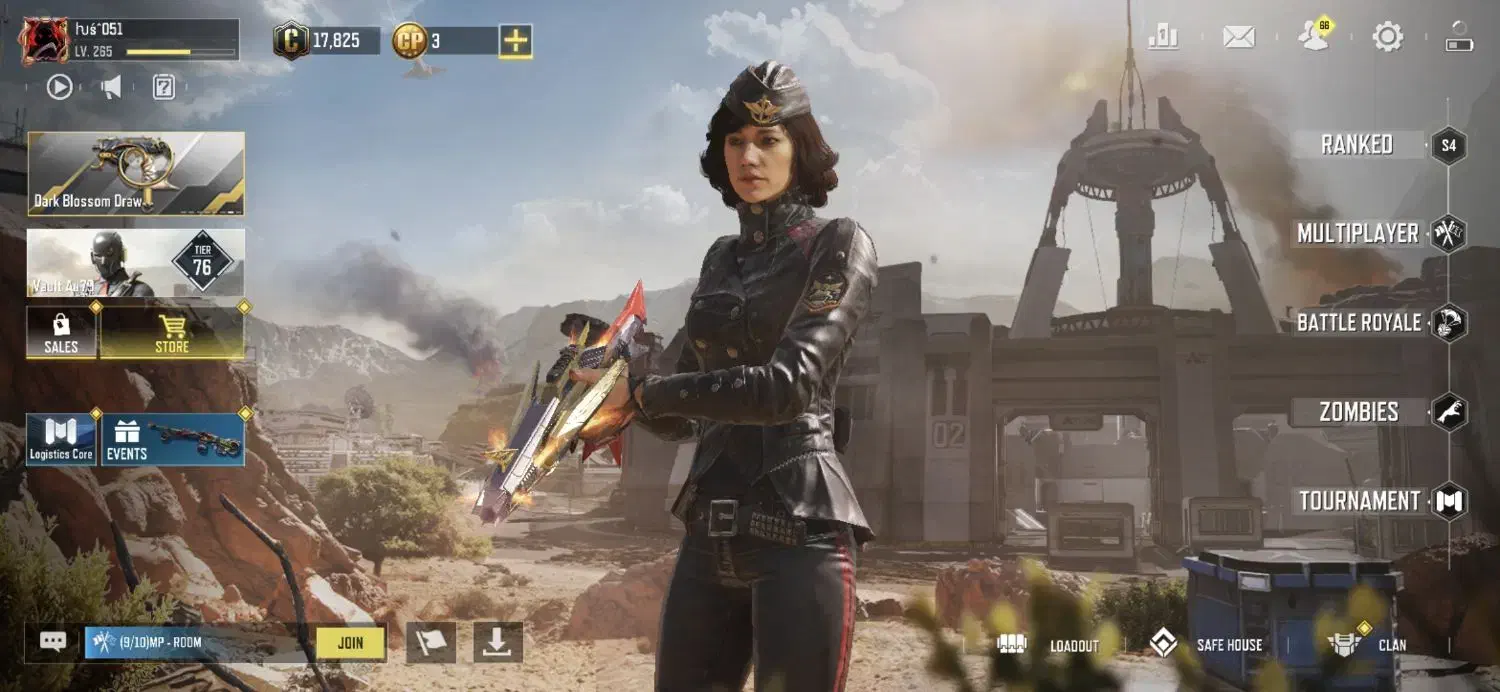Open Logistics Core
The width and height of the screenshot is (1500, 692).
pyautogui.click(x=61, y=440)
